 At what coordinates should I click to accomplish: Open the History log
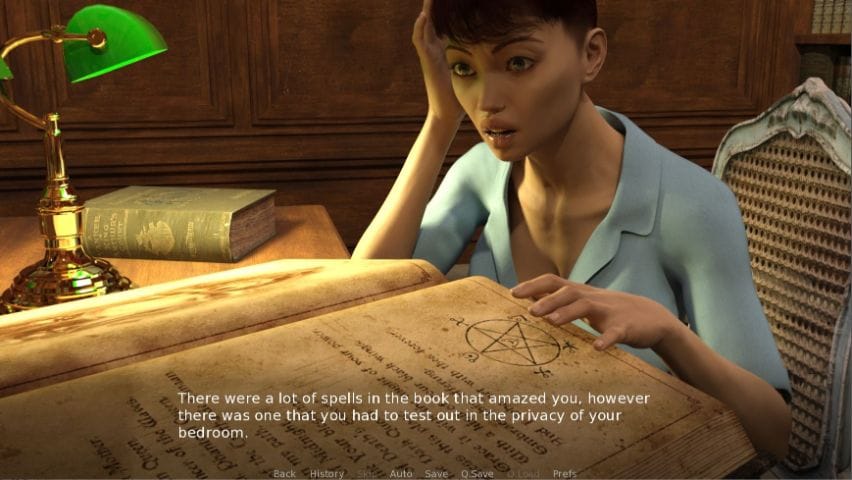326,473
